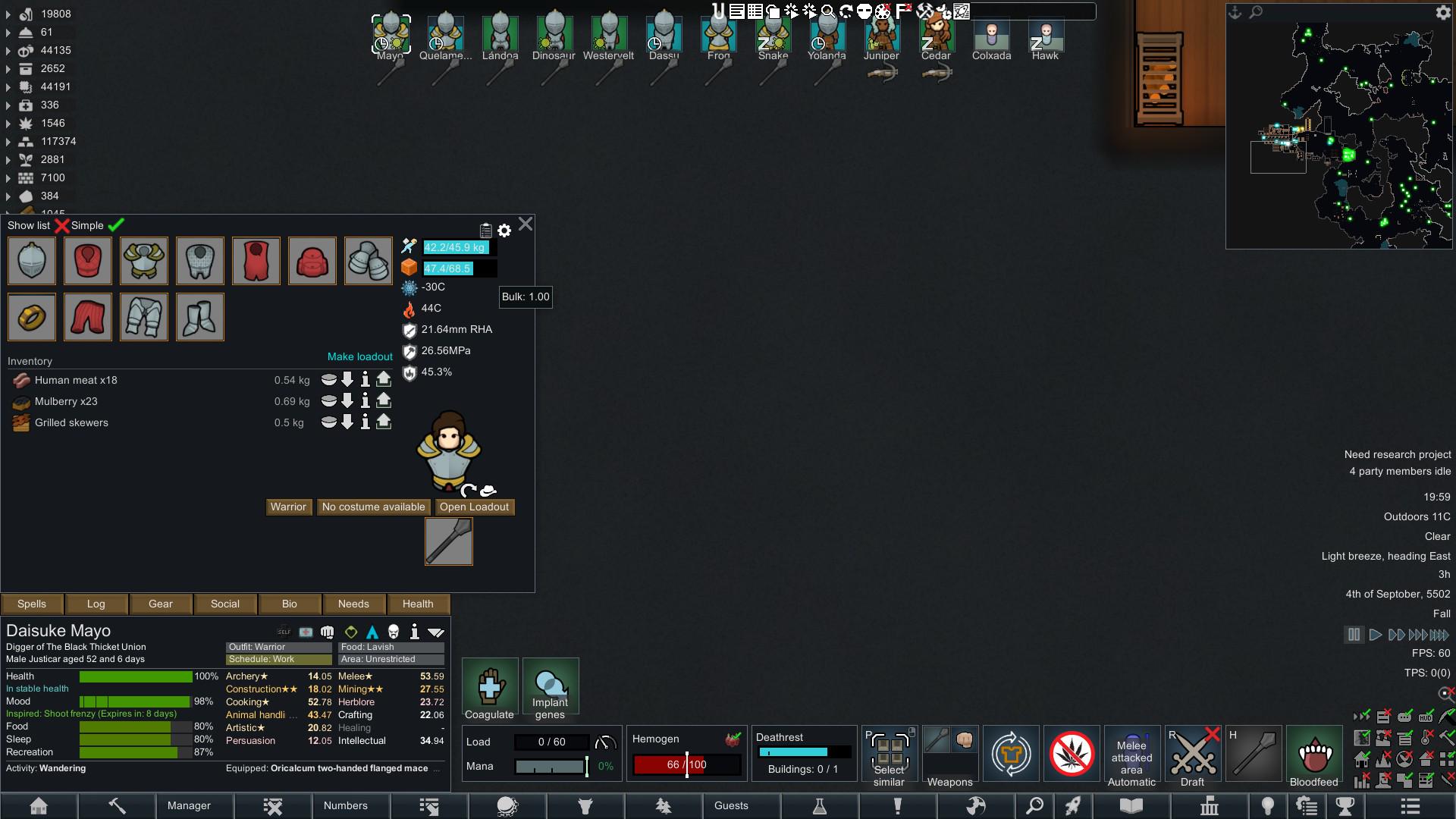Image resolution: width=1456 pixels, height=819 pixels.
Task: Click the Open Loadout button
Action: [x=474, y=507]
